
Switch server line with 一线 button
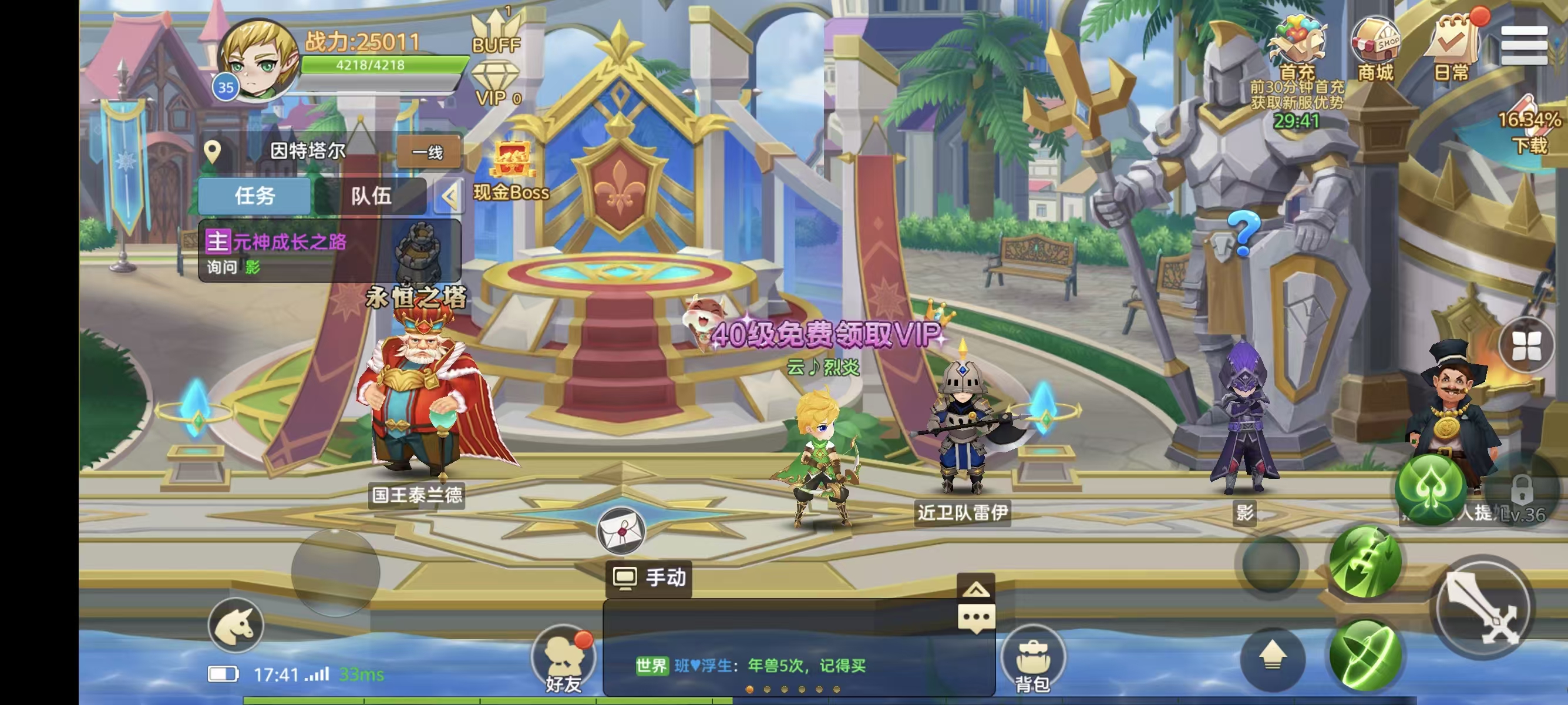428,152
